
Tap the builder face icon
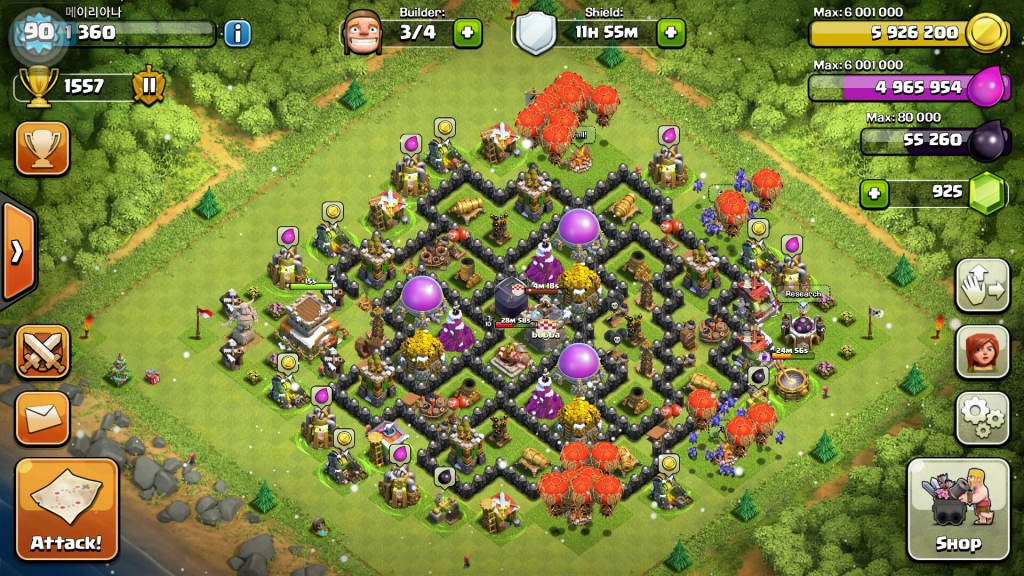pyautogui.click(x=363, y=33)
